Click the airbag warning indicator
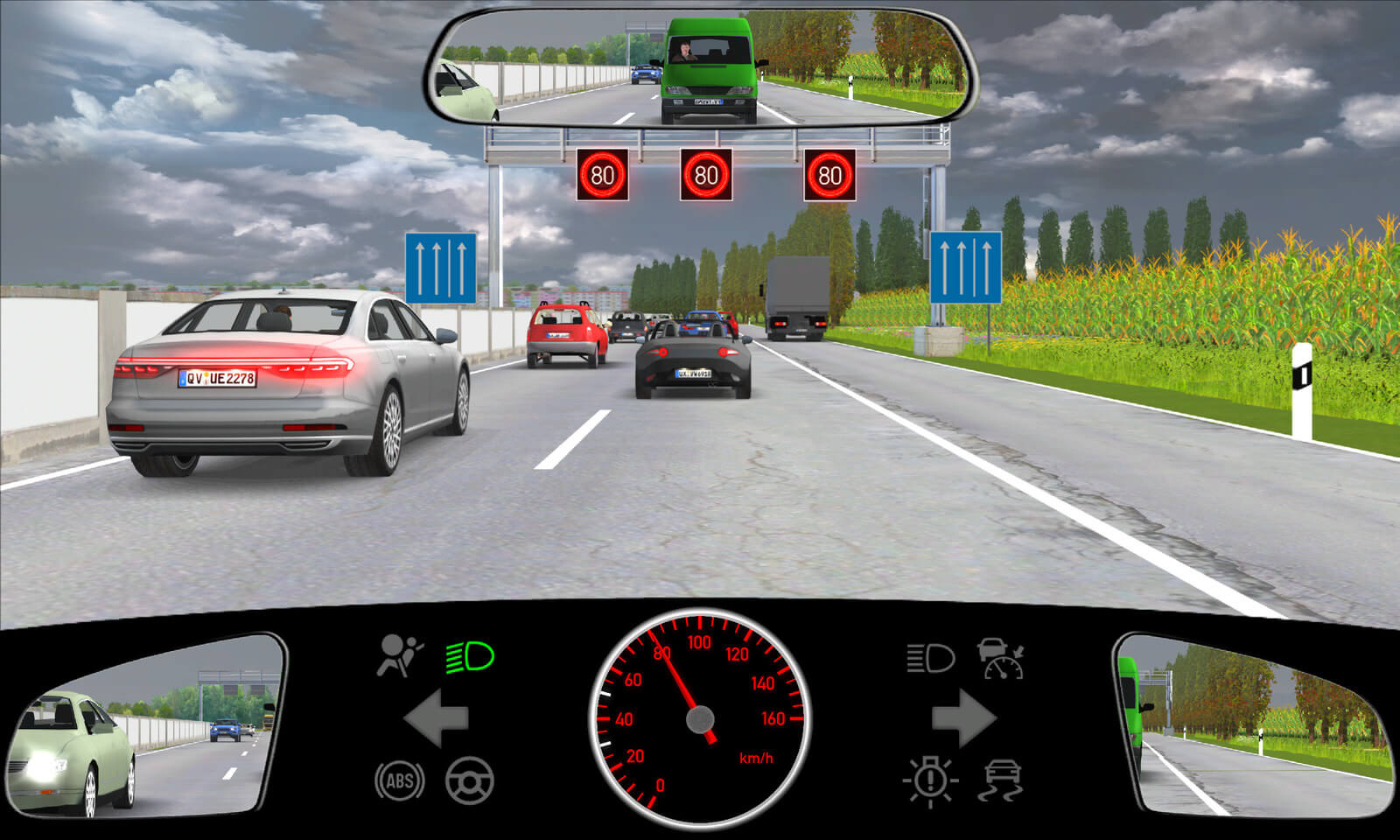The image size is (1400, 840). point(399,656)
